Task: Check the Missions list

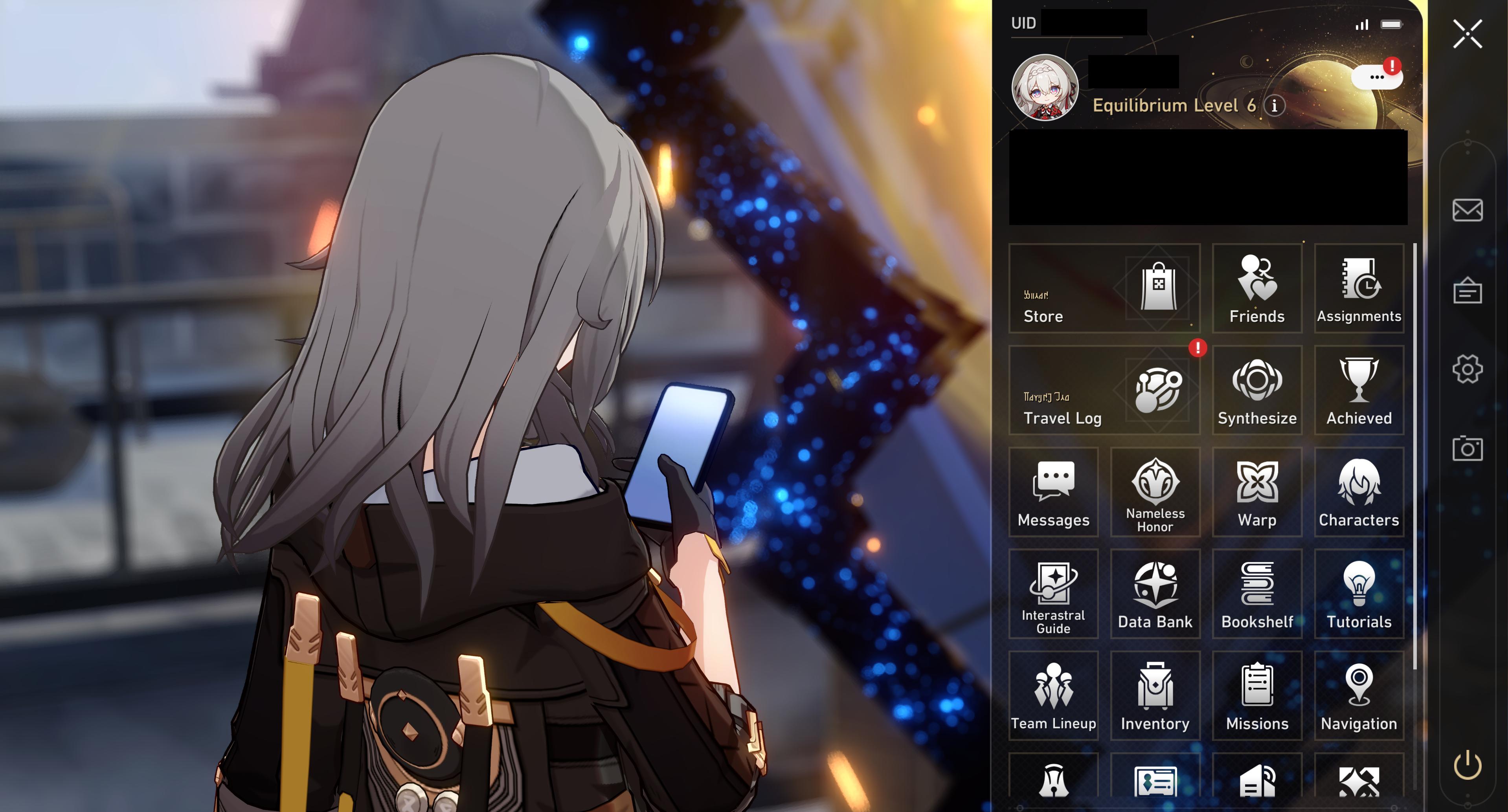Action: pyautogui.click(x=1257, y=696)
